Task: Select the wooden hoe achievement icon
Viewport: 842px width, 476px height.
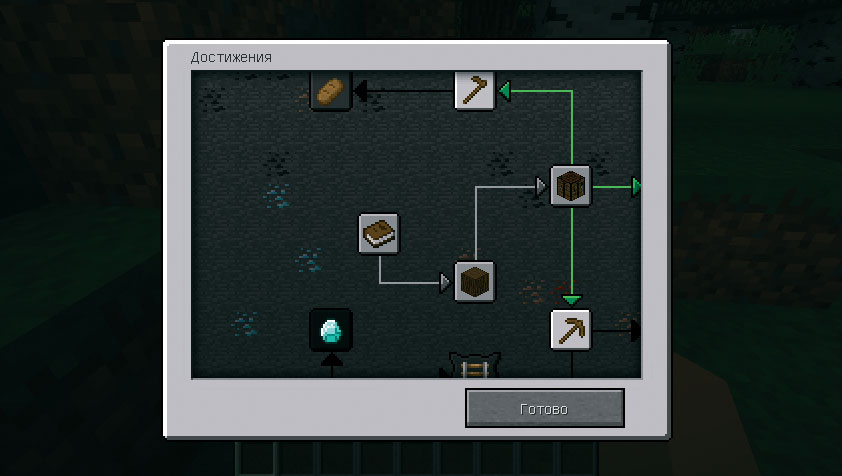Action: point(474,90)
